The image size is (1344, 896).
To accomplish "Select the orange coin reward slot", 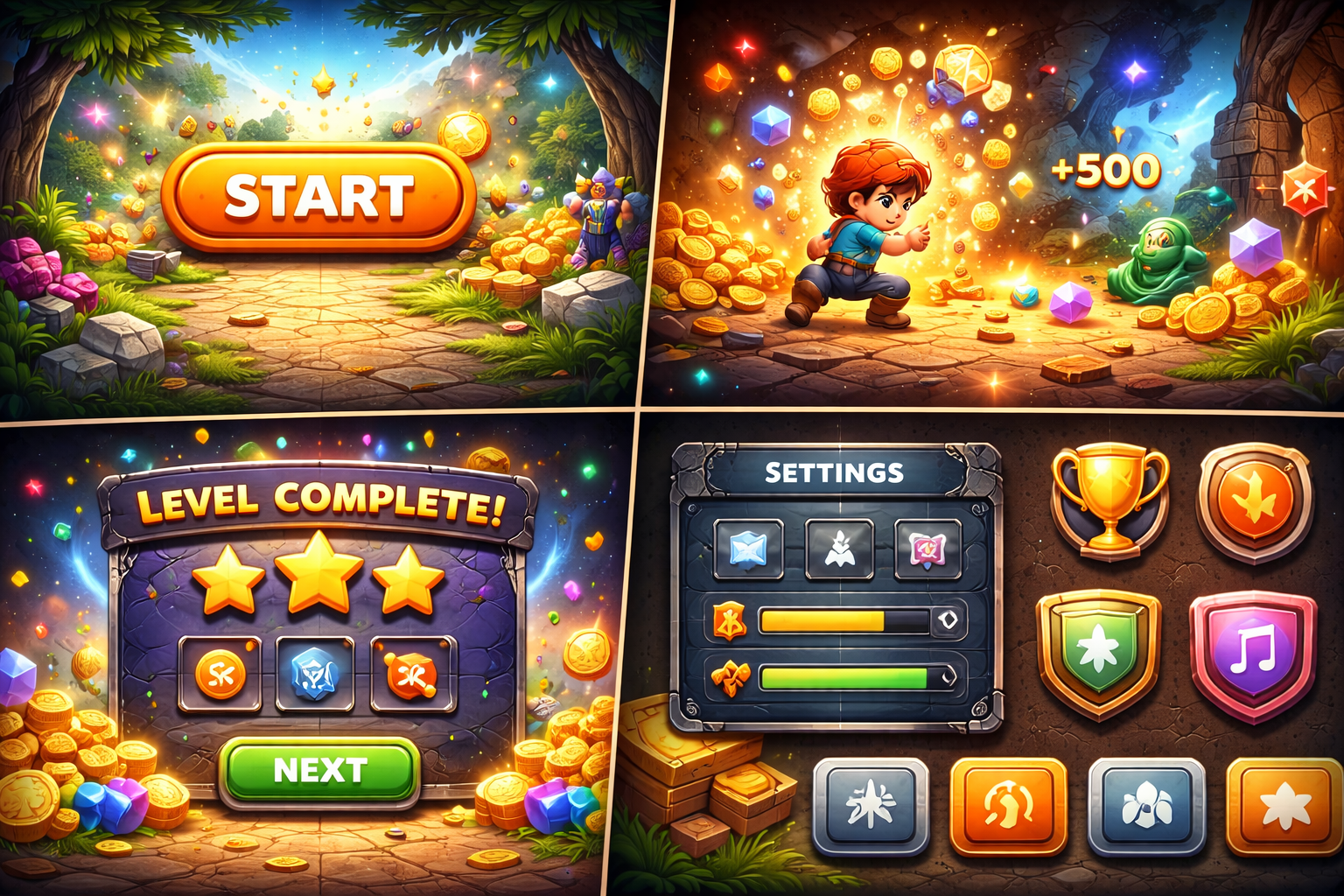I will (220, 674).
